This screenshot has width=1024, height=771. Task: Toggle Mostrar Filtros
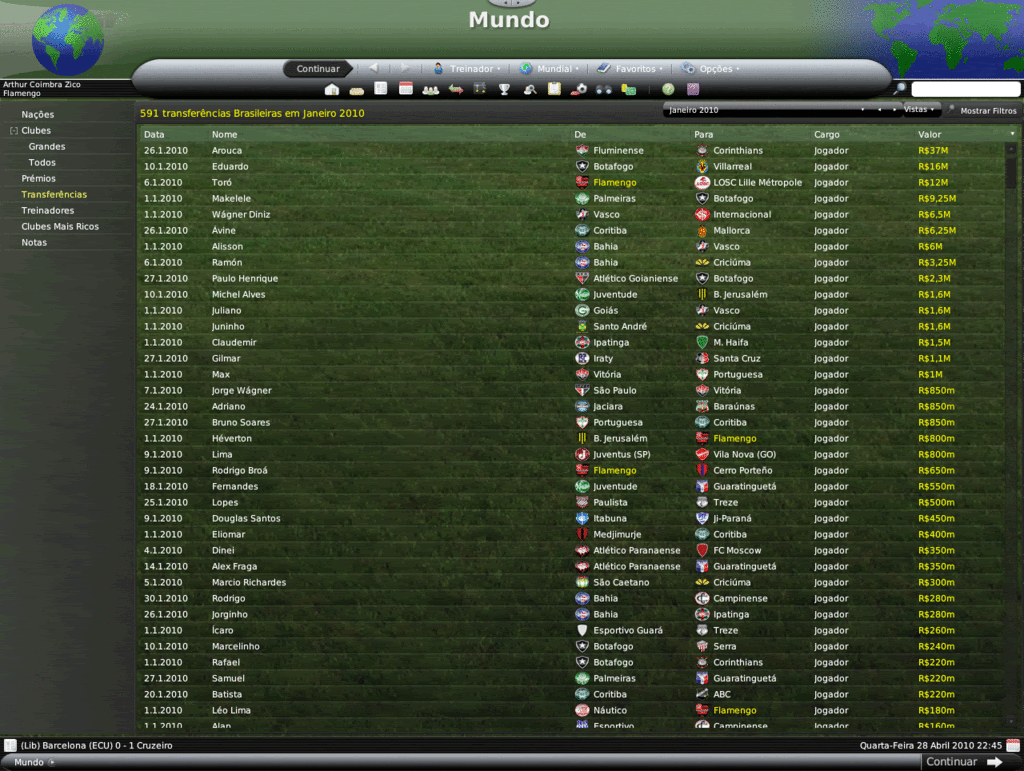point(982,111)
